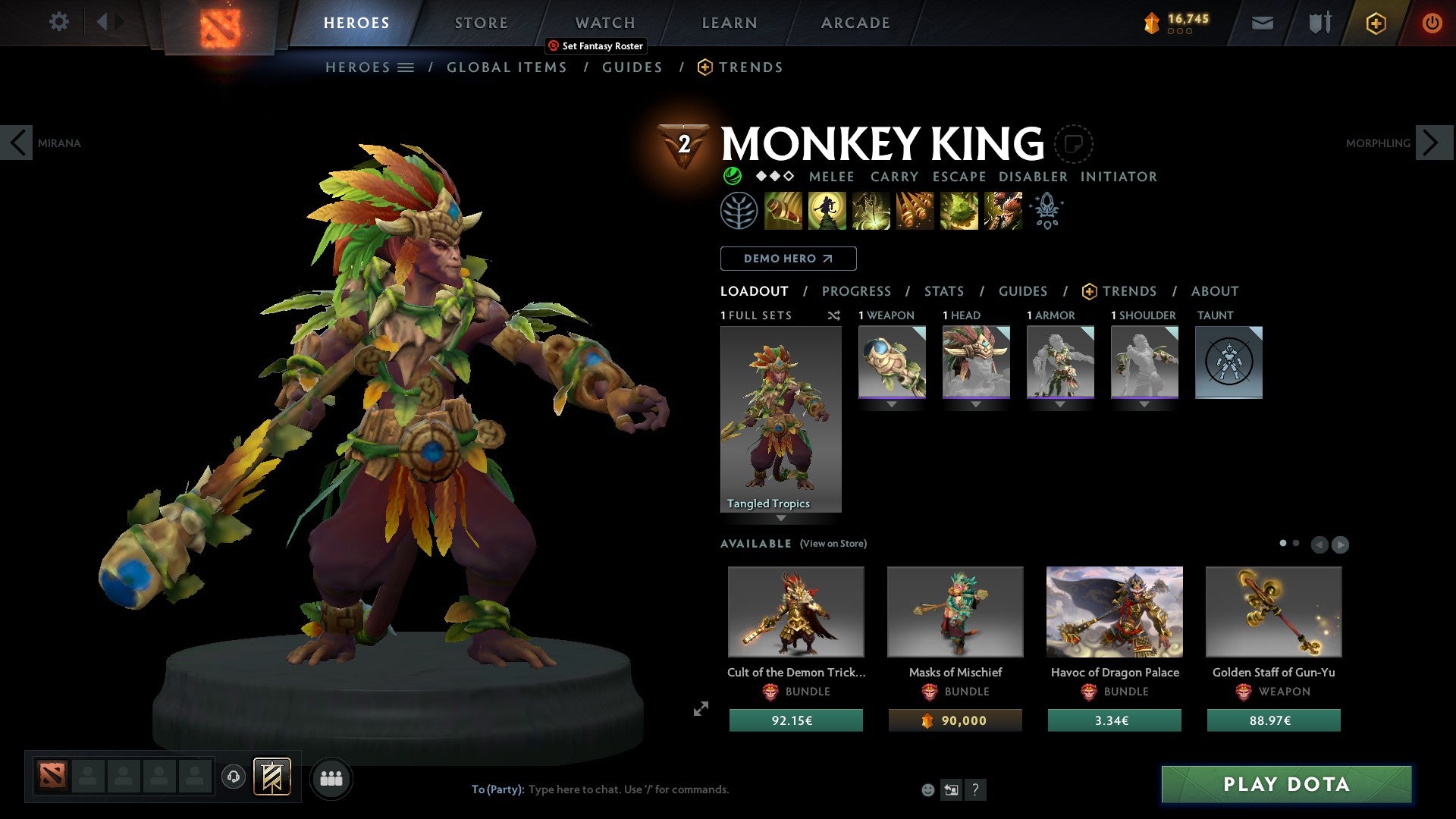
Task: Open the mail/notifications inbox icon
Action: click(x=1263, y=23)
